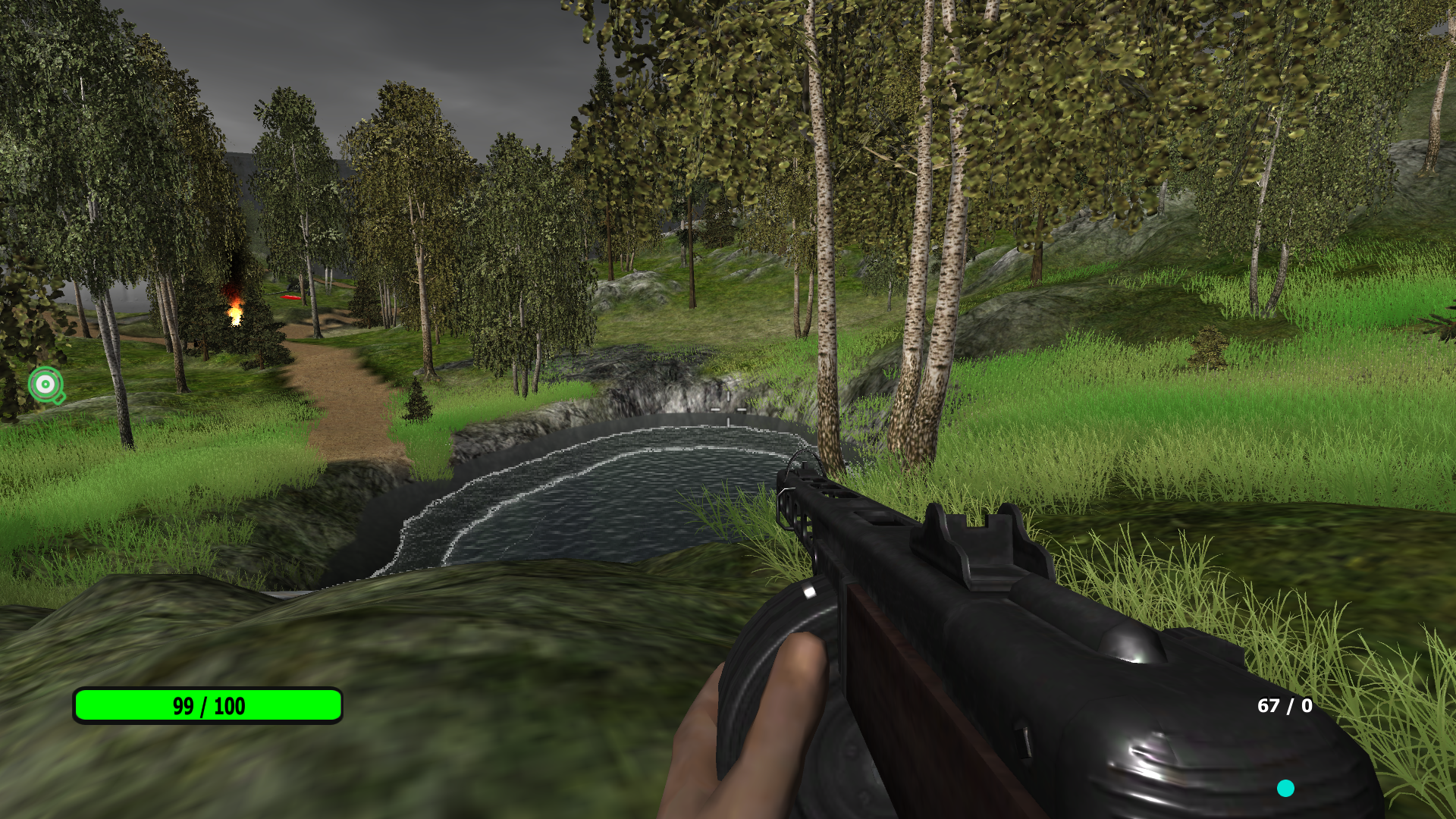The width and height of the screenshot is (1456, 819).
Task: Click the crosshair at screen center
Action: (x=728, y=409)
